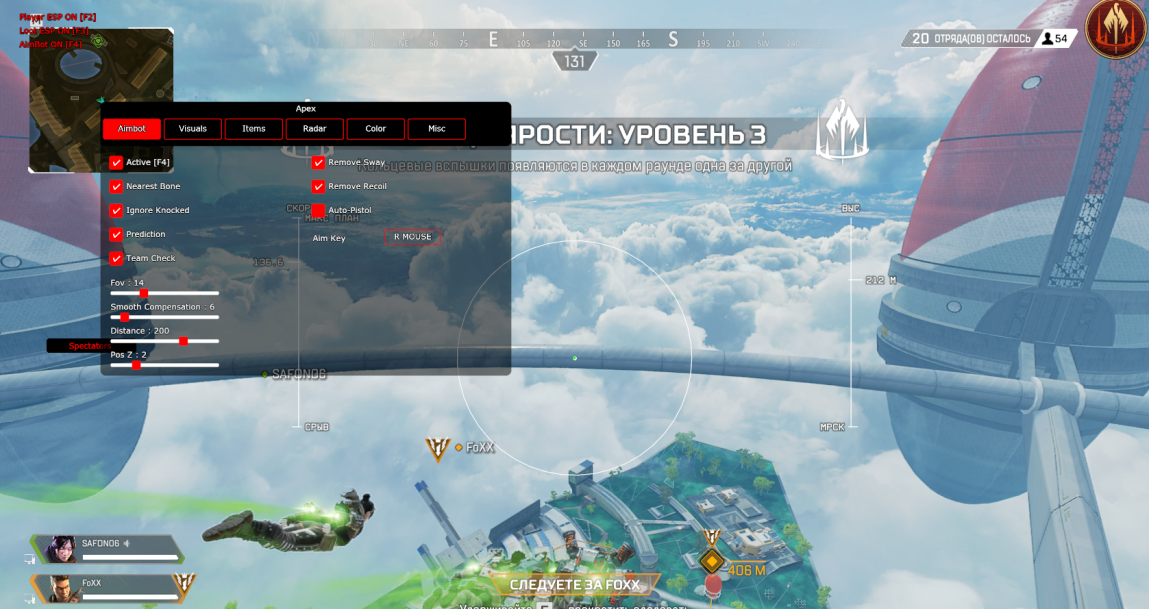Toggle the Remove Recoil checkbox
This screenshot has height=609, width=1149.
[319, 186]
